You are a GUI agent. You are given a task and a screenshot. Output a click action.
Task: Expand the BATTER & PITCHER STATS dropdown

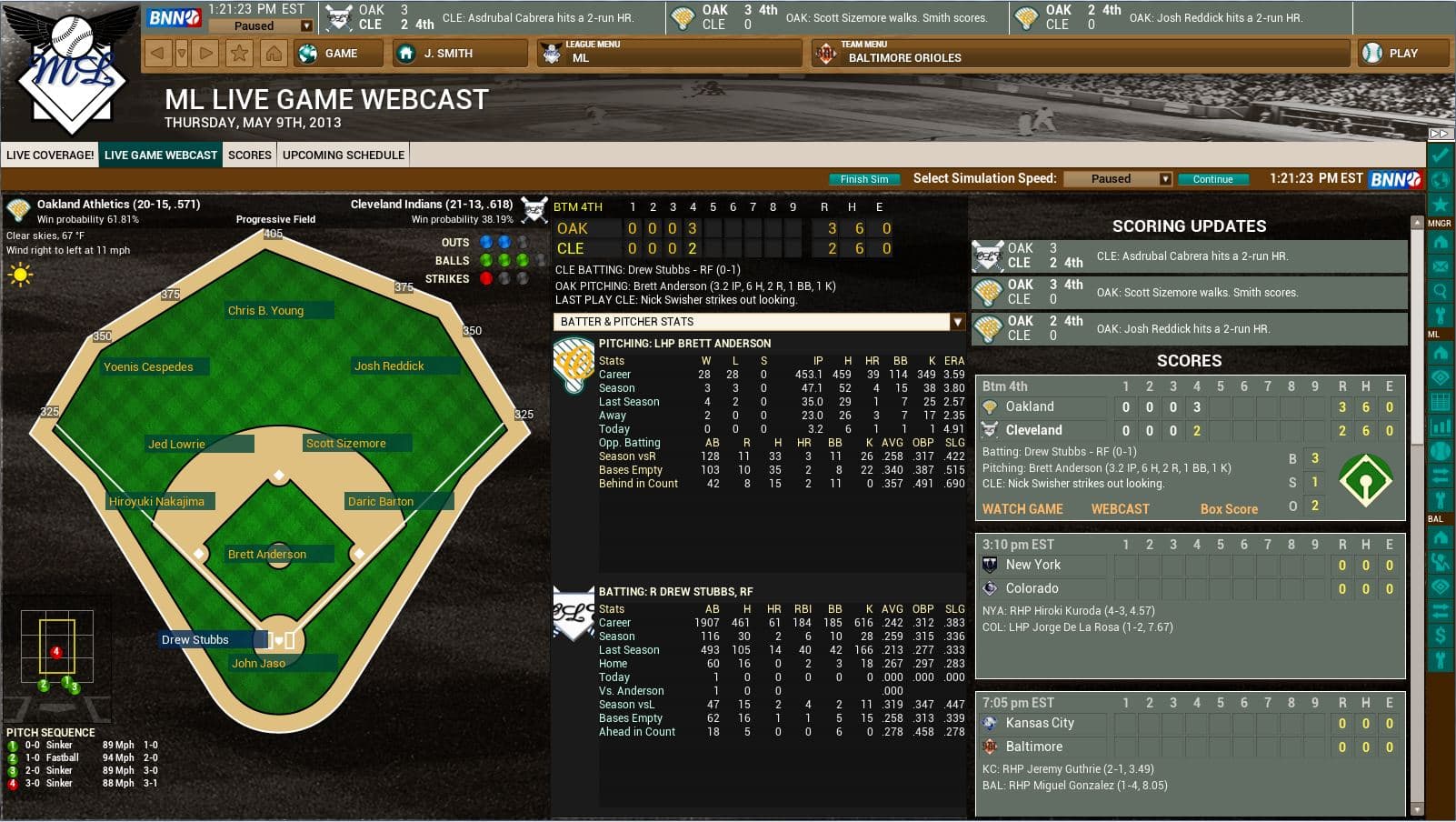(959, 321)
